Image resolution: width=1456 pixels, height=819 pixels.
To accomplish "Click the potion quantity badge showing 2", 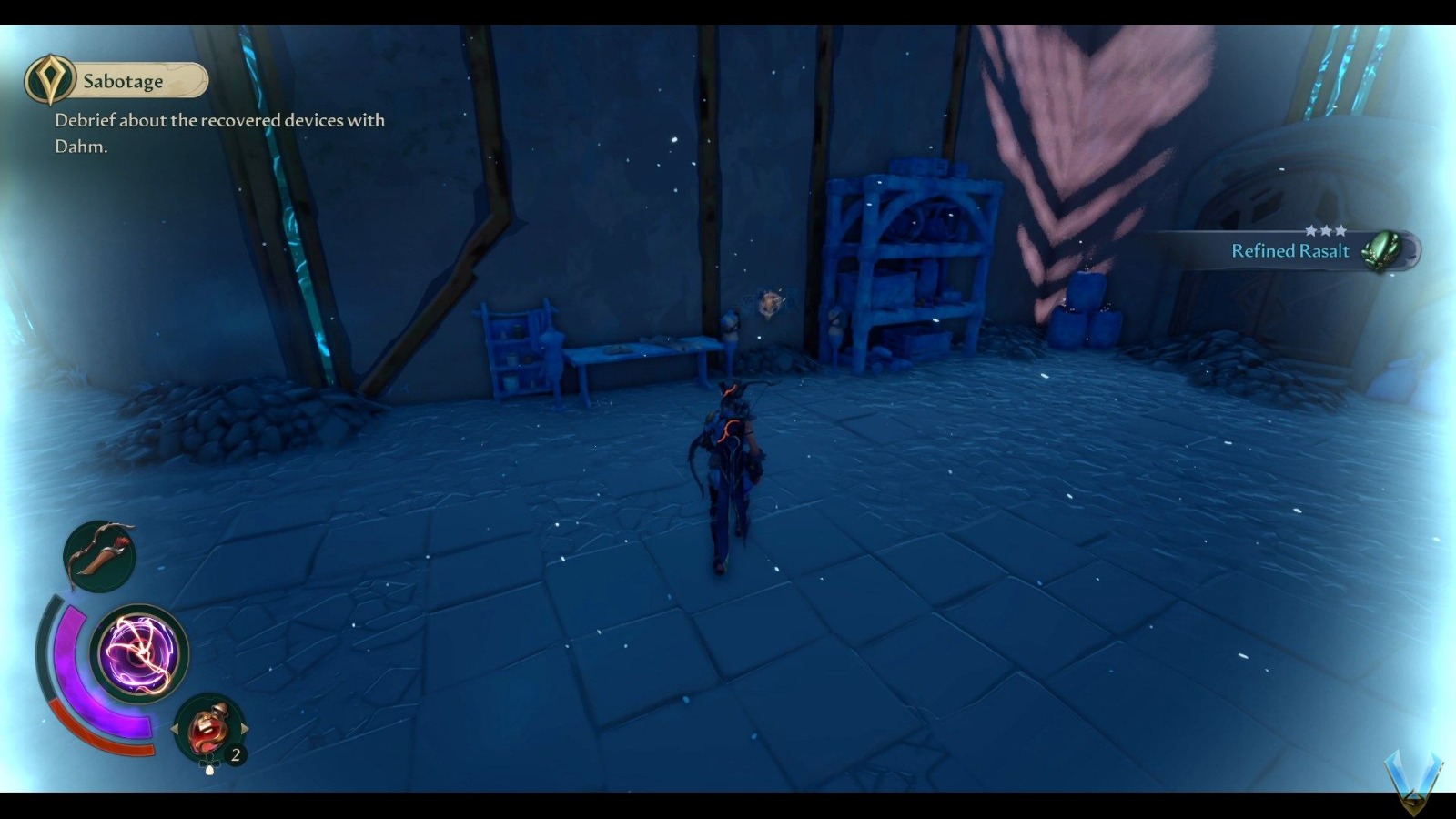I will tap(236, 753).
